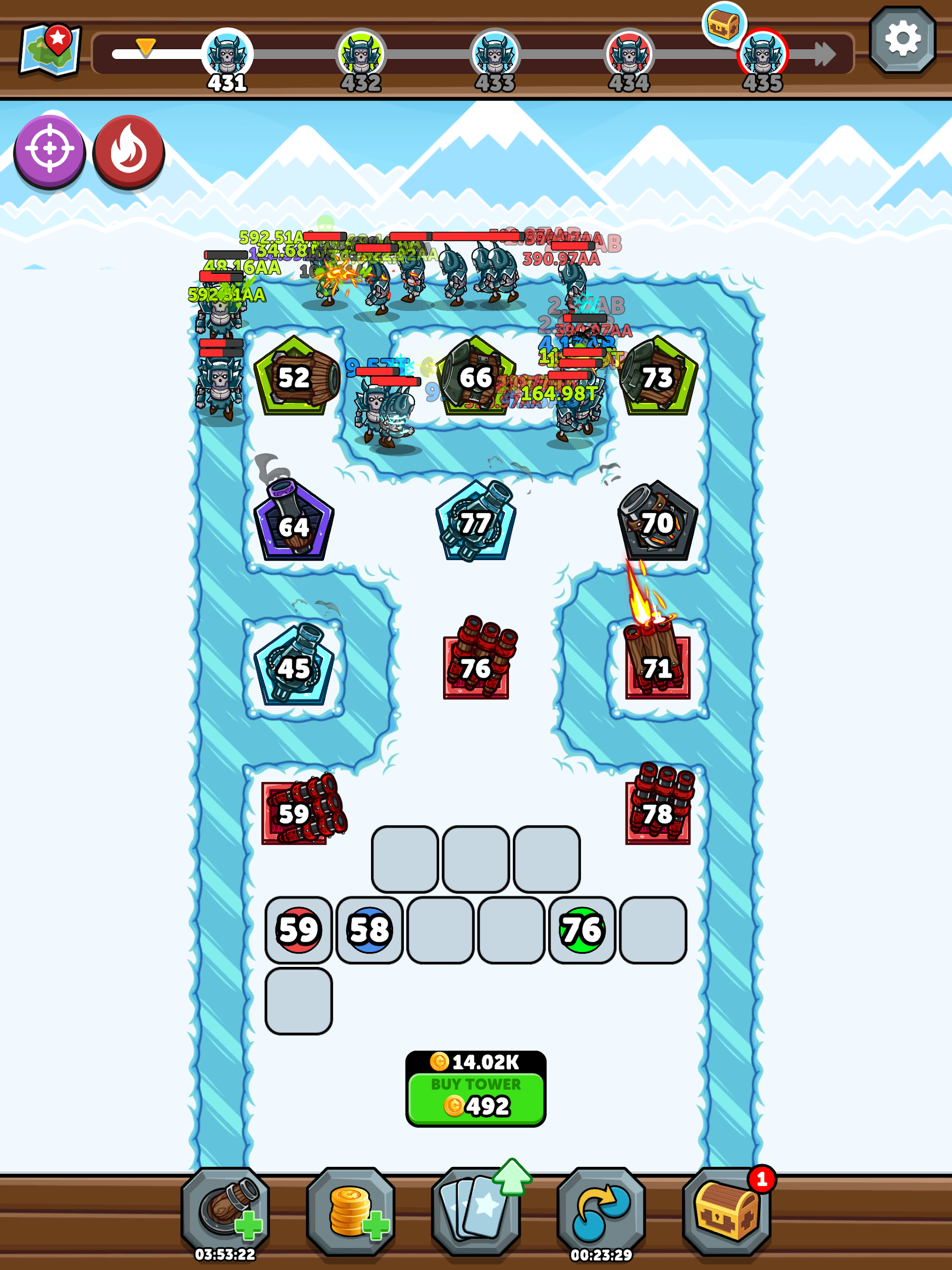The image size is (952, 1270).
Task: Pick the blue 58 orb slot
Action: click(369, 930)
